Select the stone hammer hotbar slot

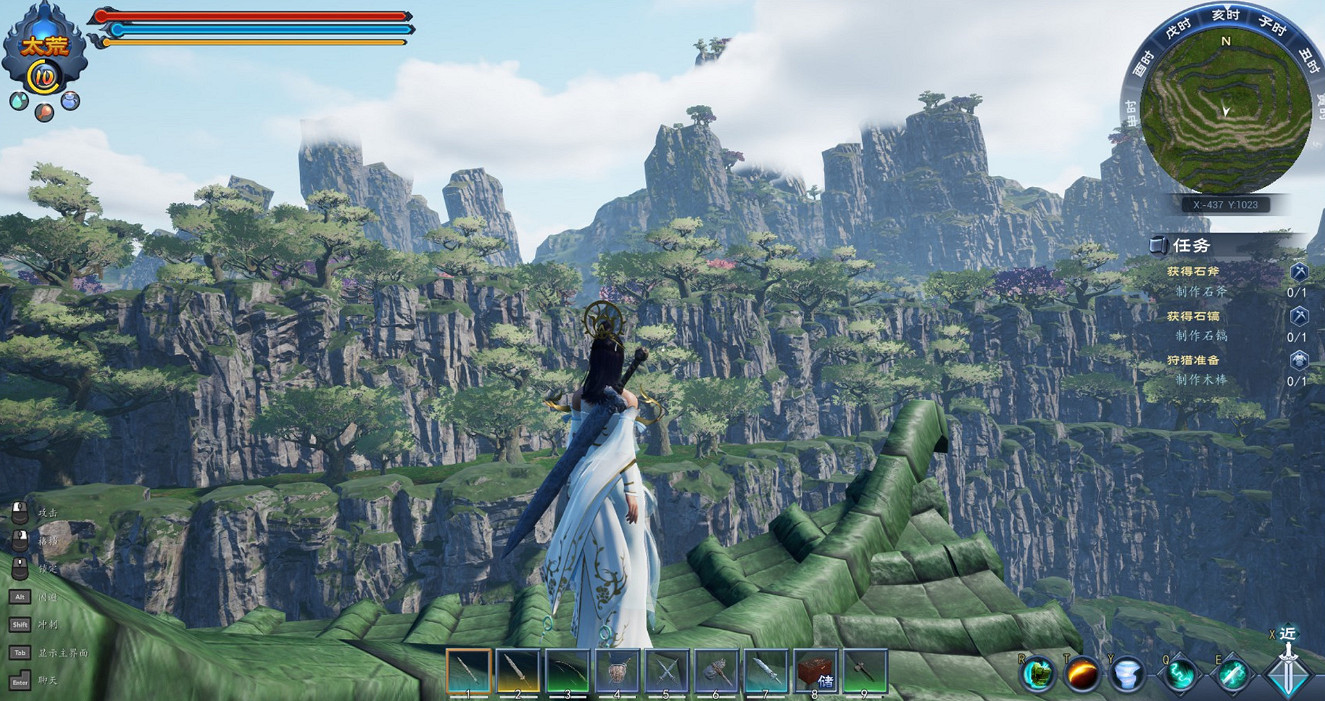(716, 671)
